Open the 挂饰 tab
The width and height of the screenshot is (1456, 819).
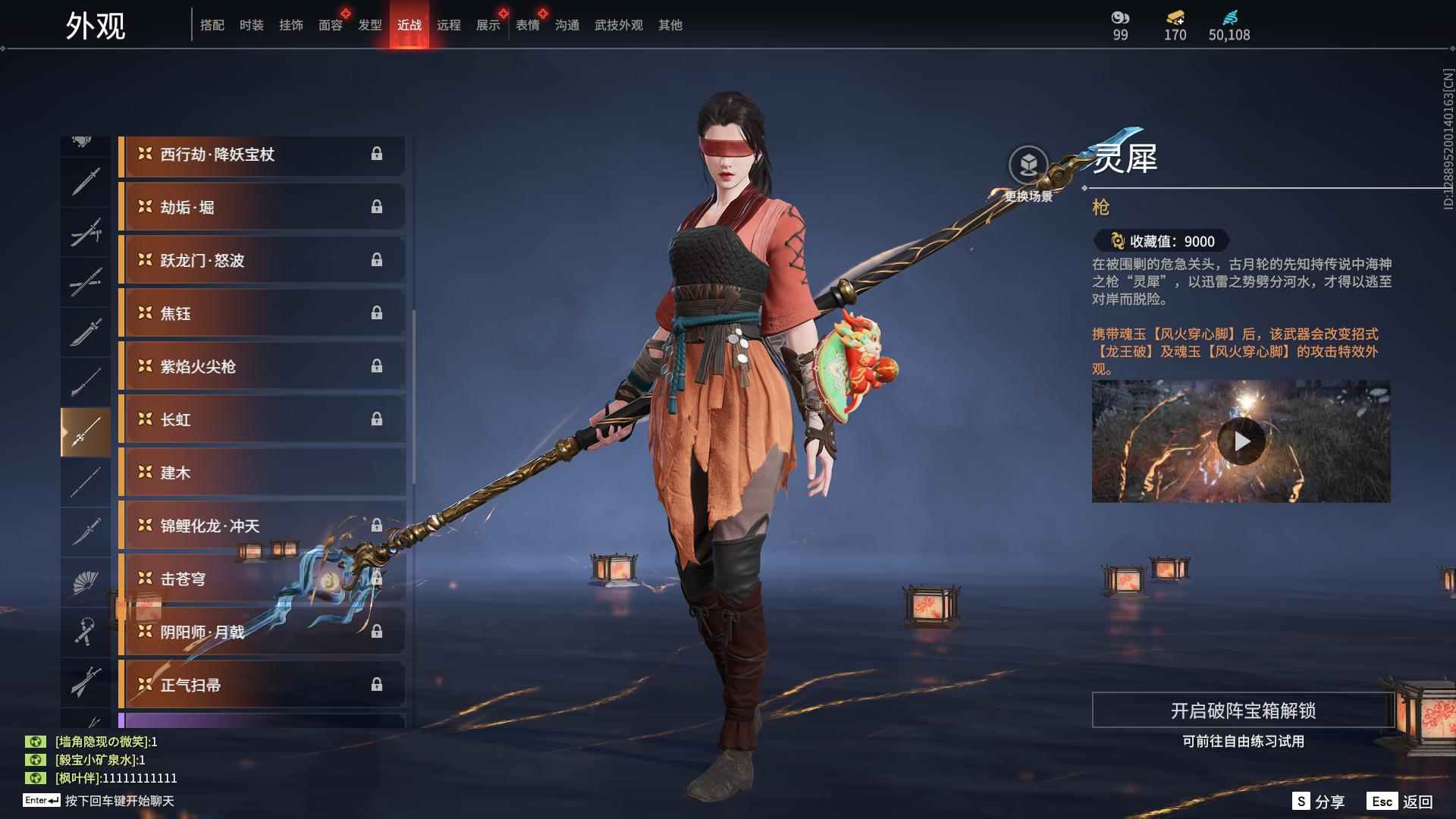tap(290, 25)
